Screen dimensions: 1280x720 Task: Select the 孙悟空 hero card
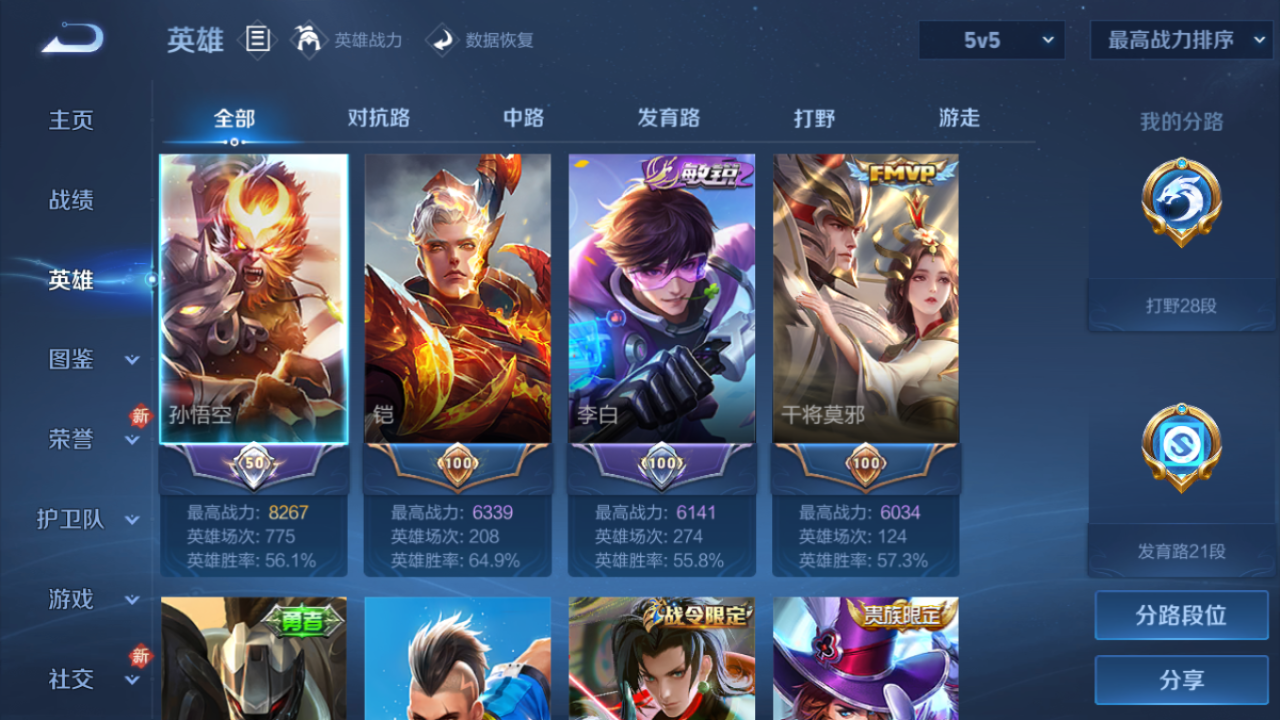(253, 300)
